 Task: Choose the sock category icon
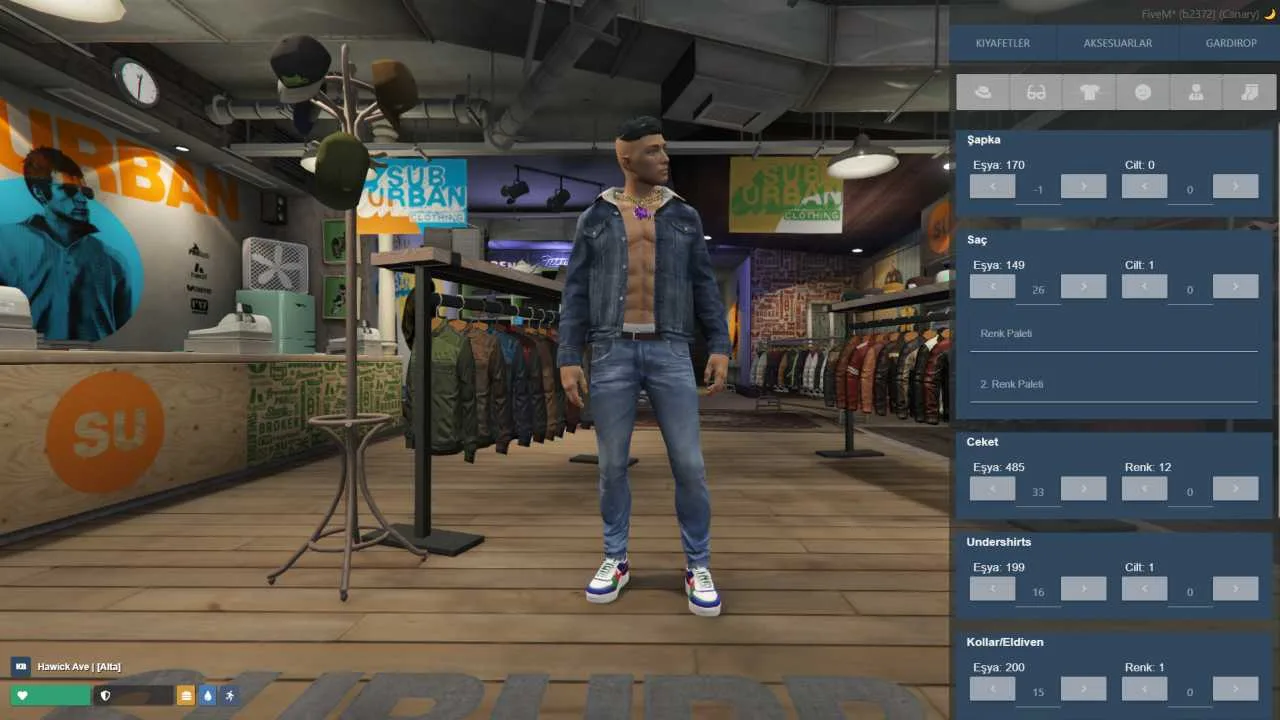click(1249, 92)
